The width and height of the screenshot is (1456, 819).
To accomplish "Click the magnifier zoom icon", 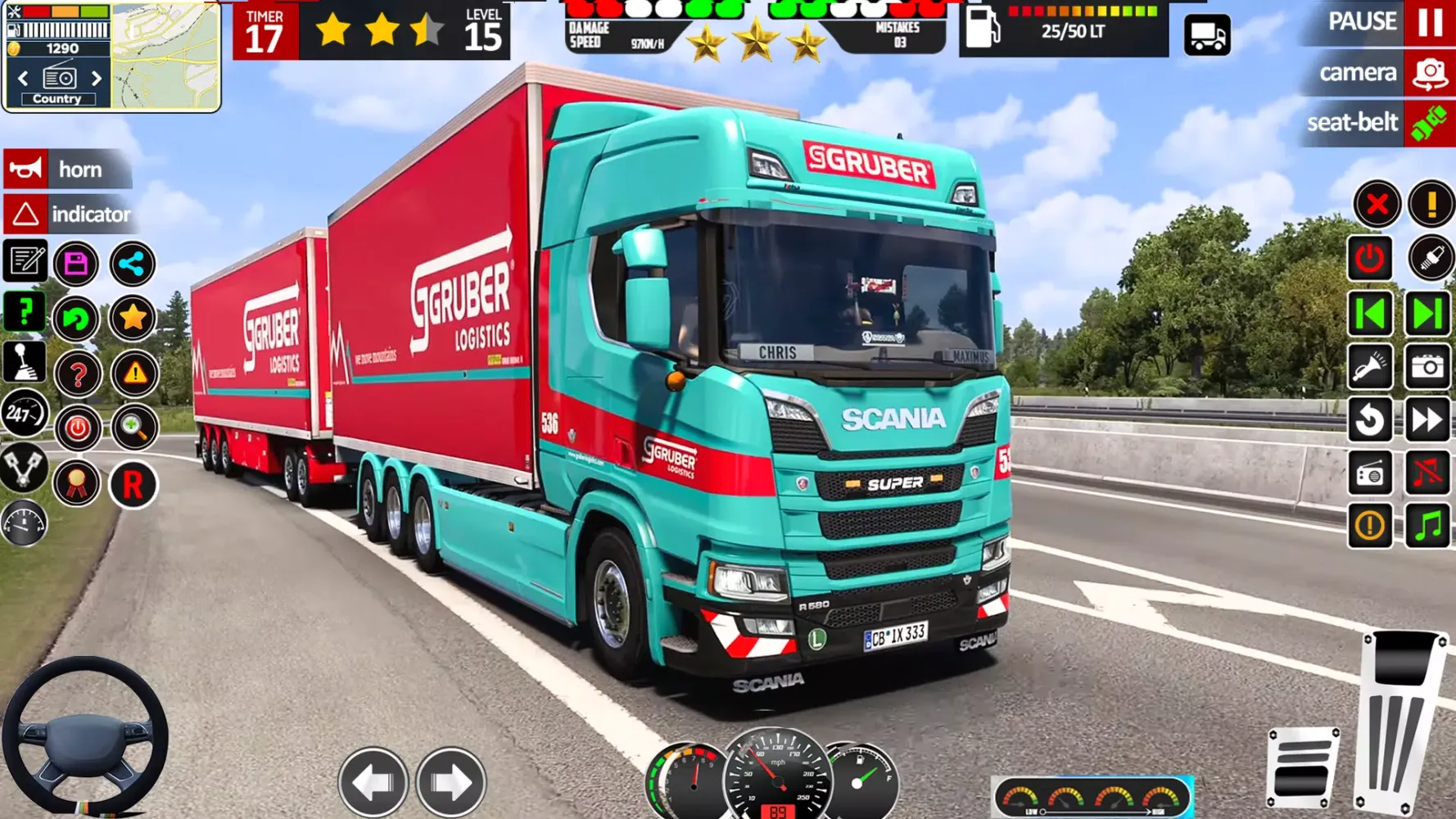I will (x=133, y=428).
